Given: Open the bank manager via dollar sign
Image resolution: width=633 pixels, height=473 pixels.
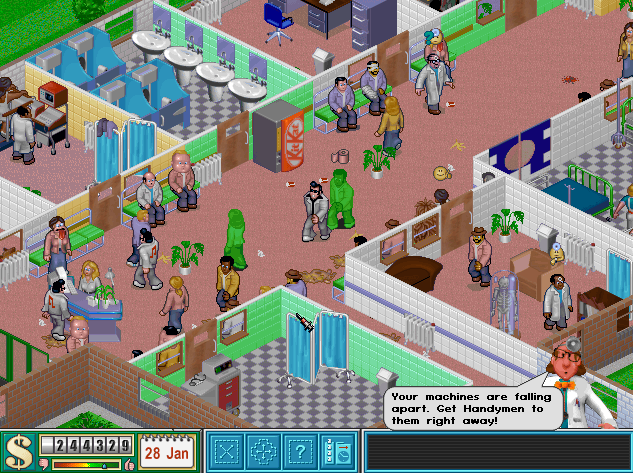Looking at the screenshot, I should (18, 451).
